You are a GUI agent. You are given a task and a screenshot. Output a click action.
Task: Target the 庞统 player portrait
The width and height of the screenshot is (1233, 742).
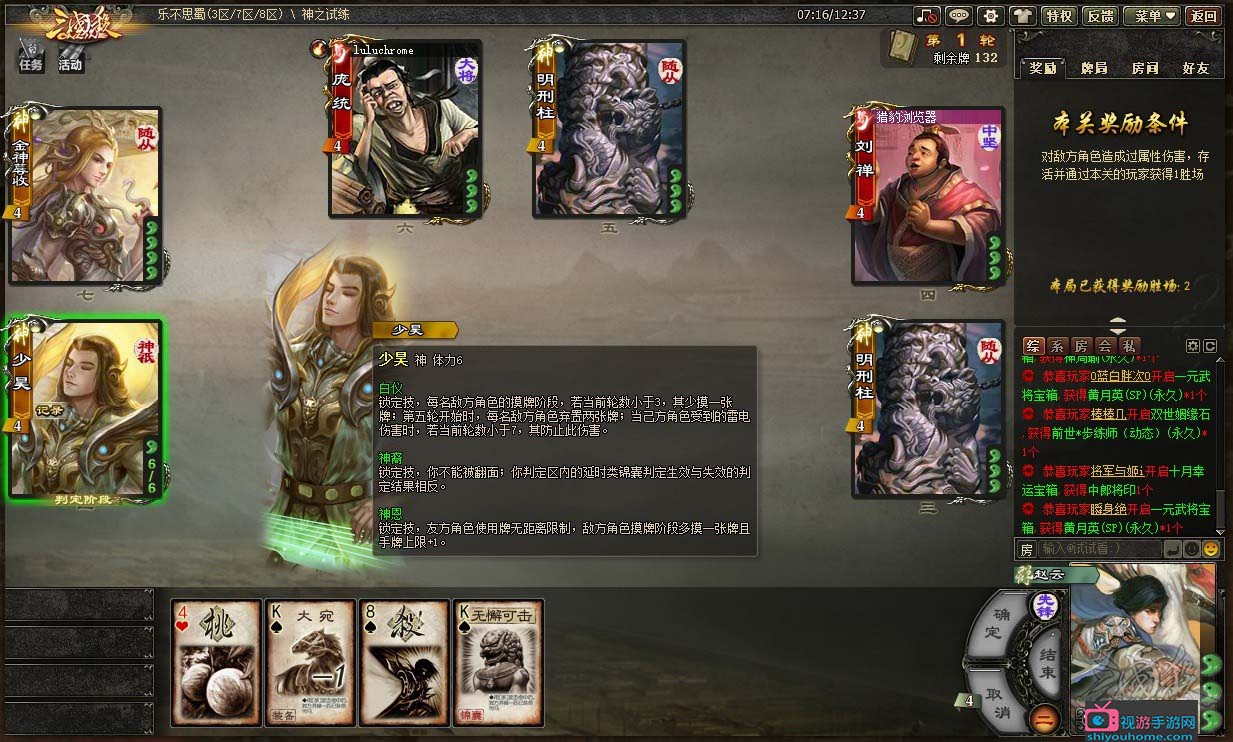[406, 128]
